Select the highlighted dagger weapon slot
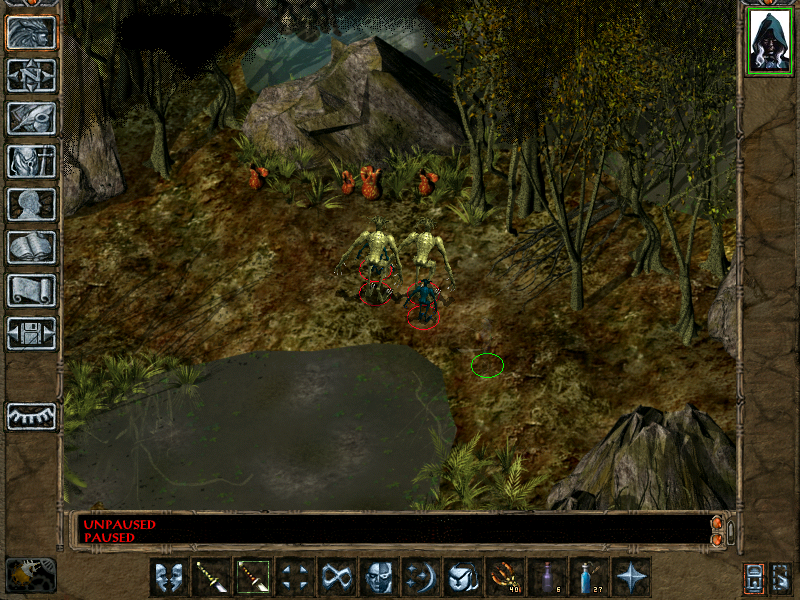Viewport: 800px width, 600px height. click(253, 577)
